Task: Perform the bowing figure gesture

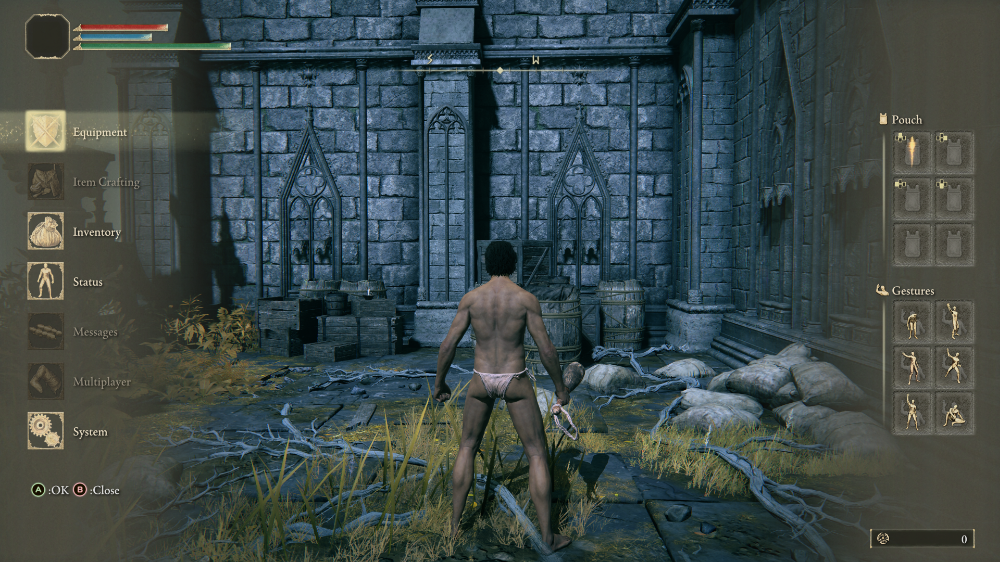Action: [x=912, y=322]
